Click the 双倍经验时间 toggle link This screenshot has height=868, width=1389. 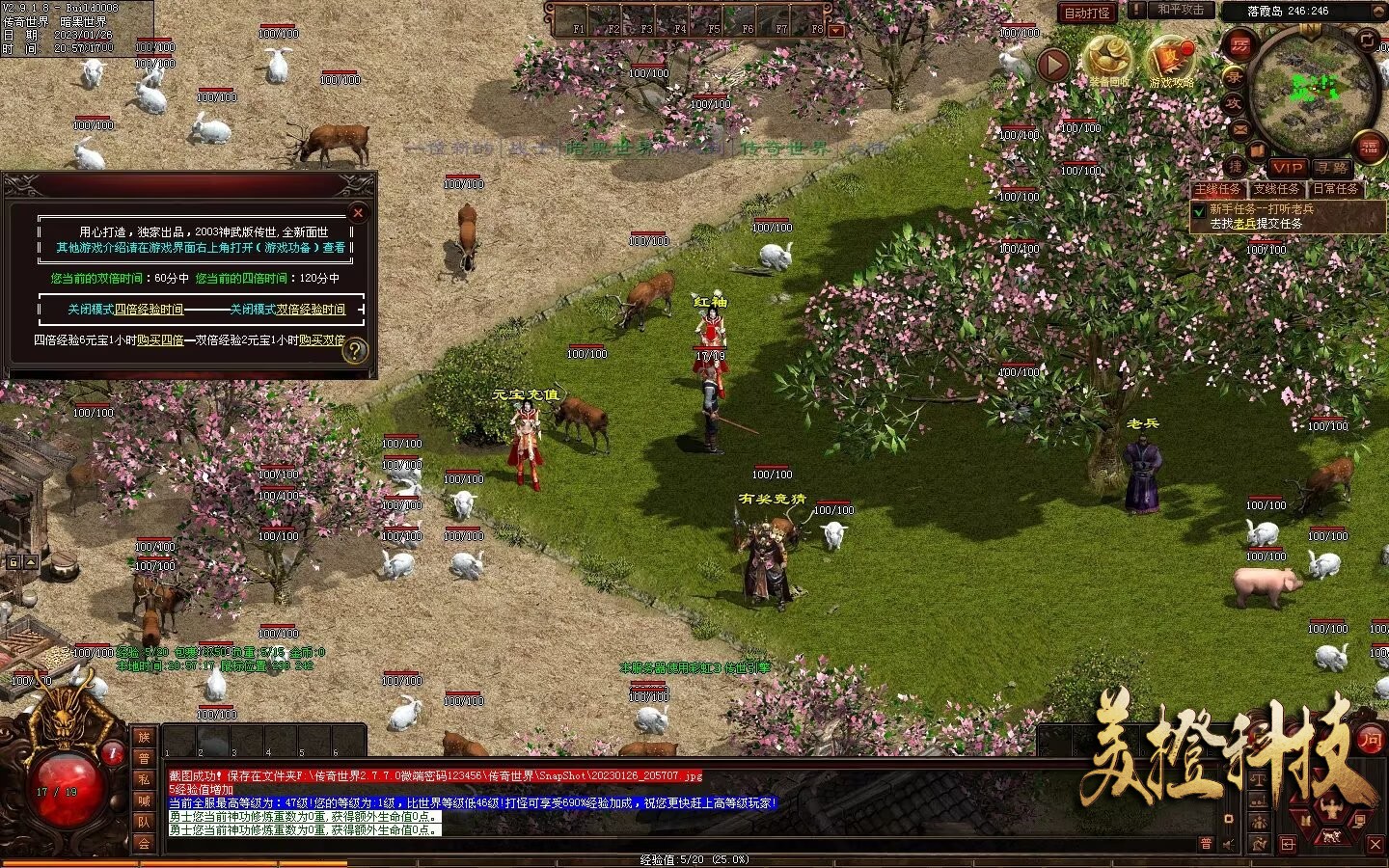tap(311, 310)
